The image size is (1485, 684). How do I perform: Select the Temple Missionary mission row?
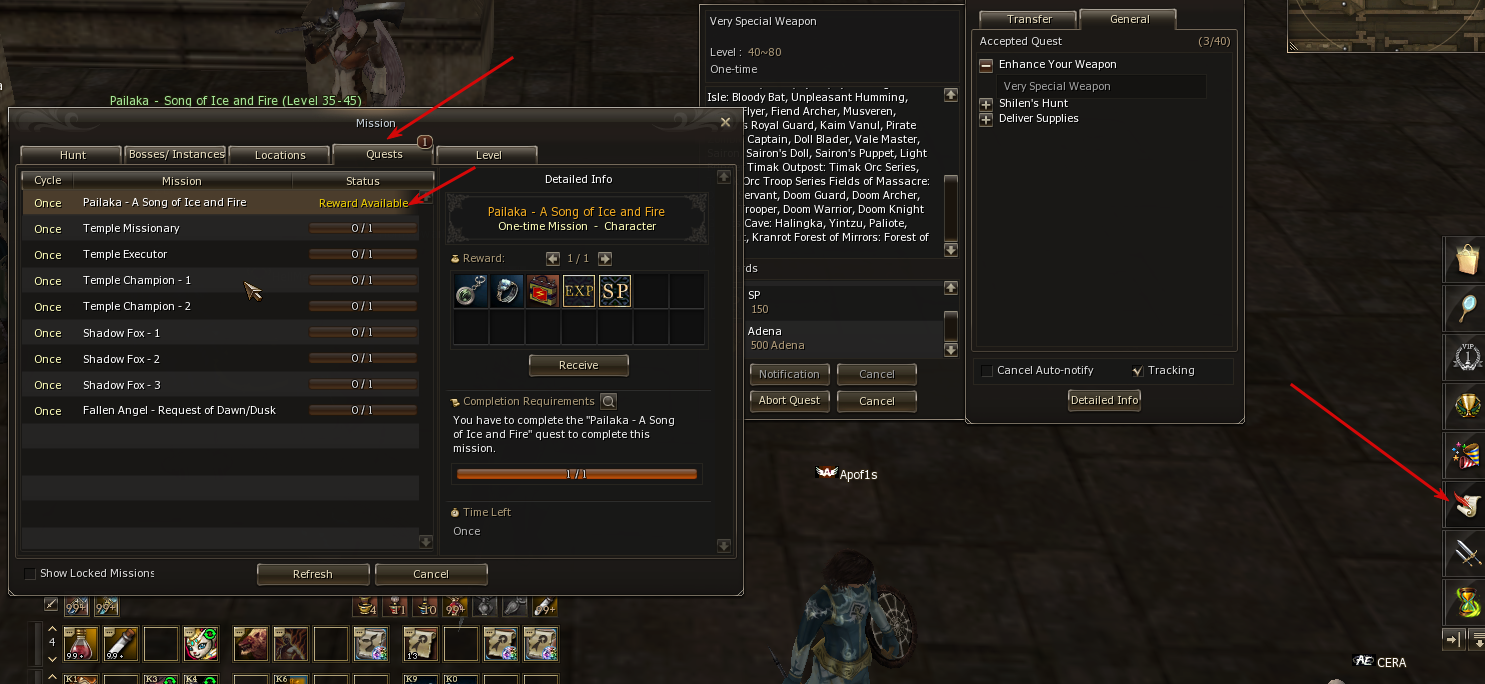click(x=220, y=228)
